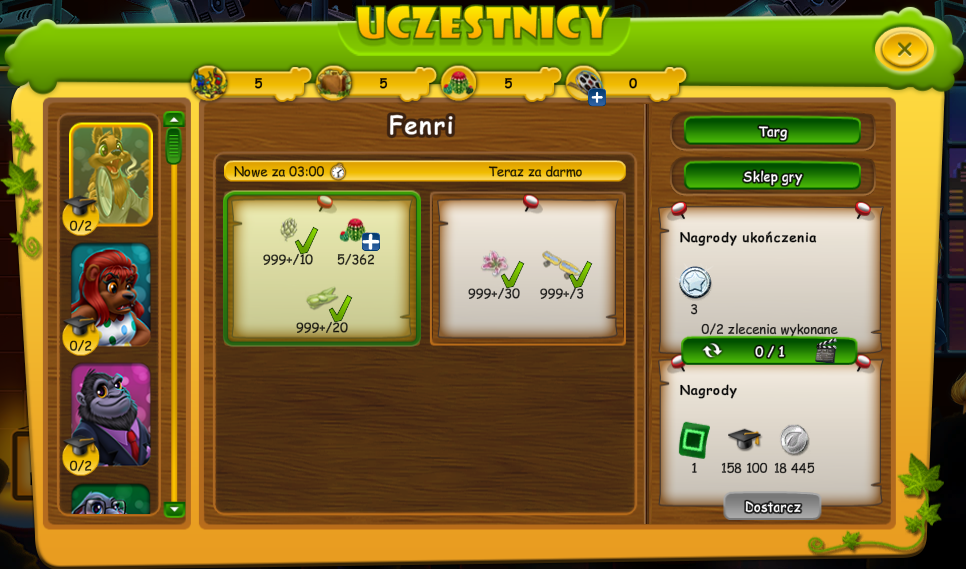This screenshot has height=569, width=966.
Task: Click the Dostarcz deliver button
Action: (772, 507)
